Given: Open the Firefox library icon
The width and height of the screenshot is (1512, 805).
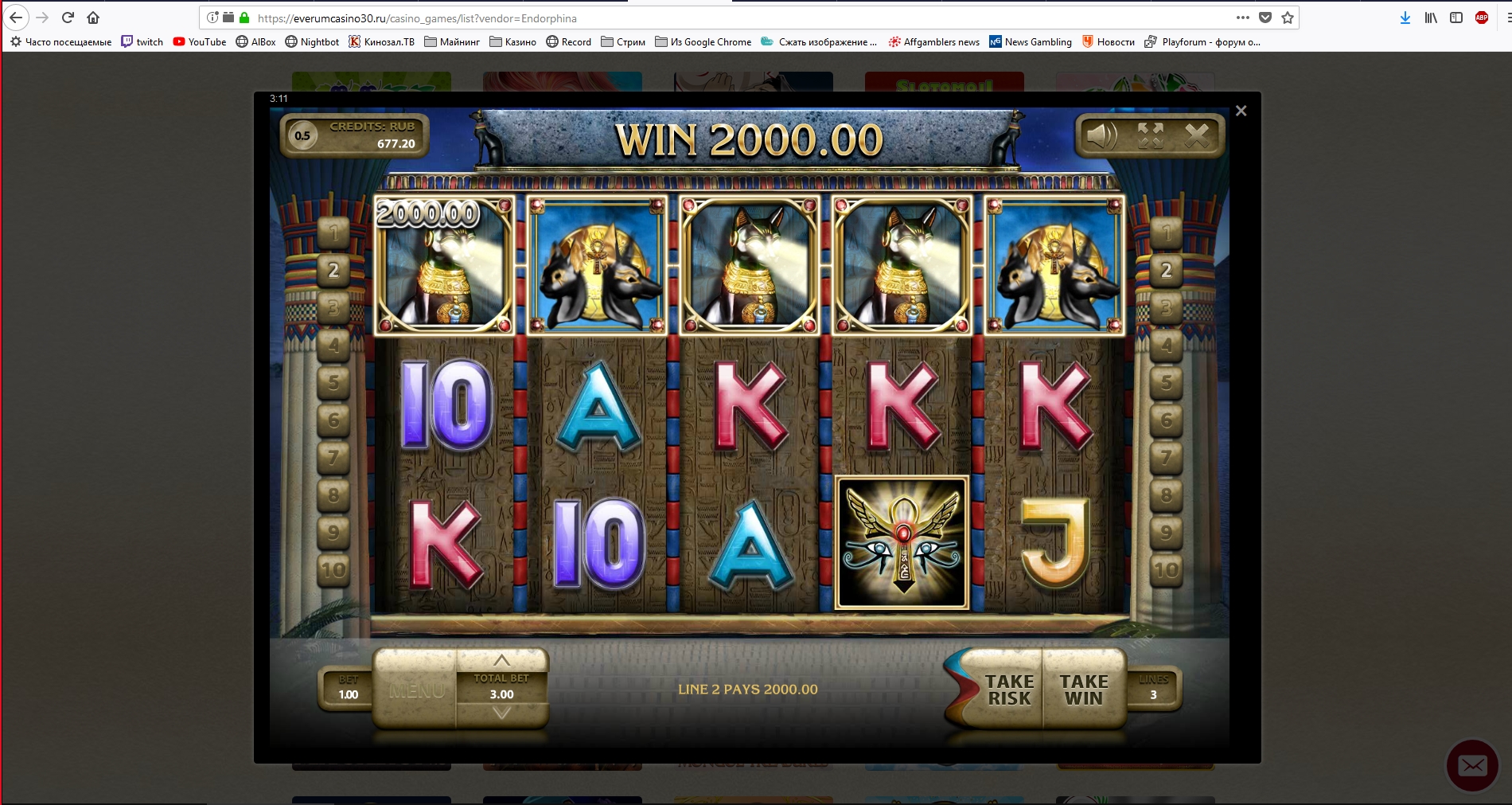Looking at the screenshot, I should [1430, 18].
